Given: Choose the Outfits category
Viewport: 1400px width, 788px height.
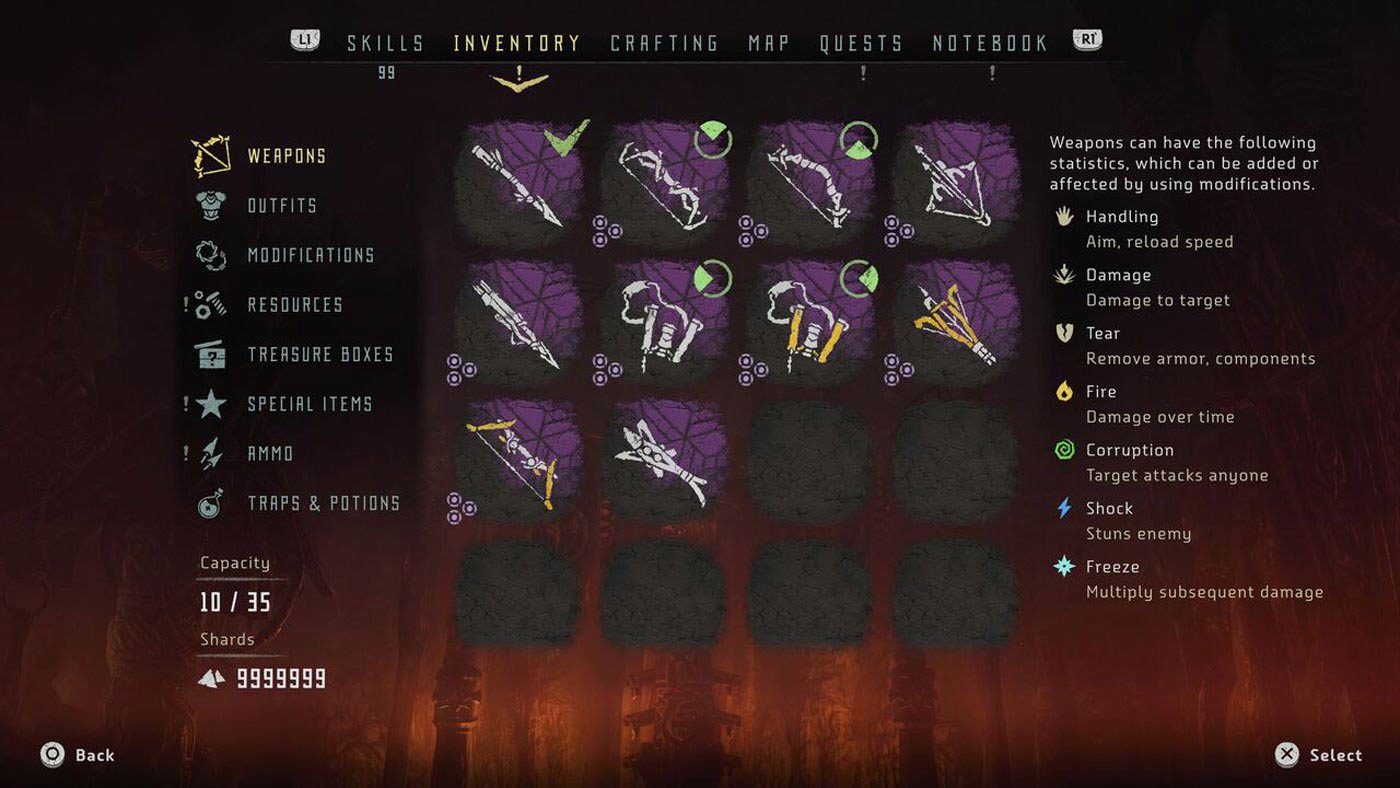Looking at the screenshot, I should [282, 206].
